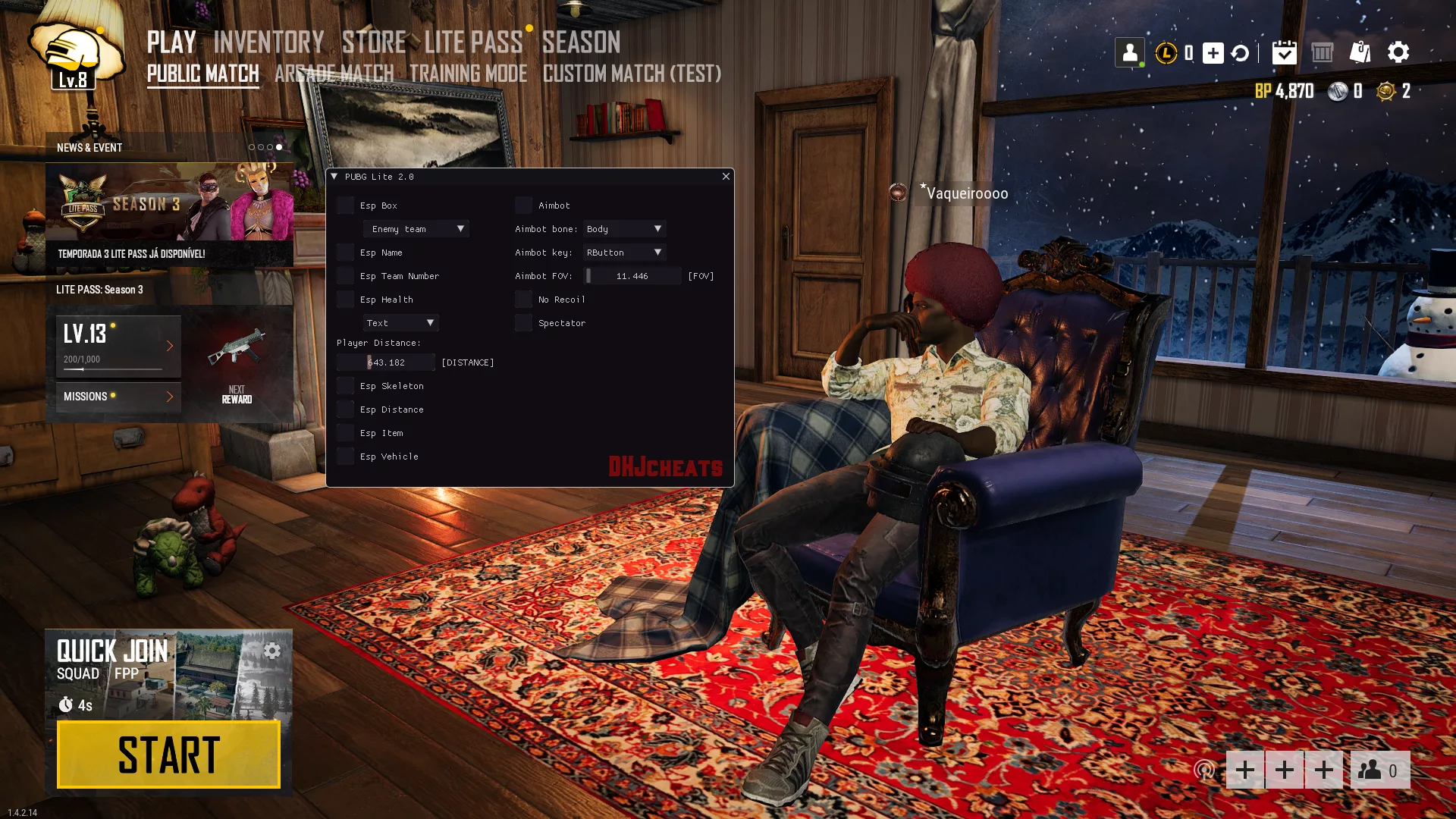This screenshot has width=1456, height=819.
Task: Open the game settings gear icon
Action: coord(1398,52)
